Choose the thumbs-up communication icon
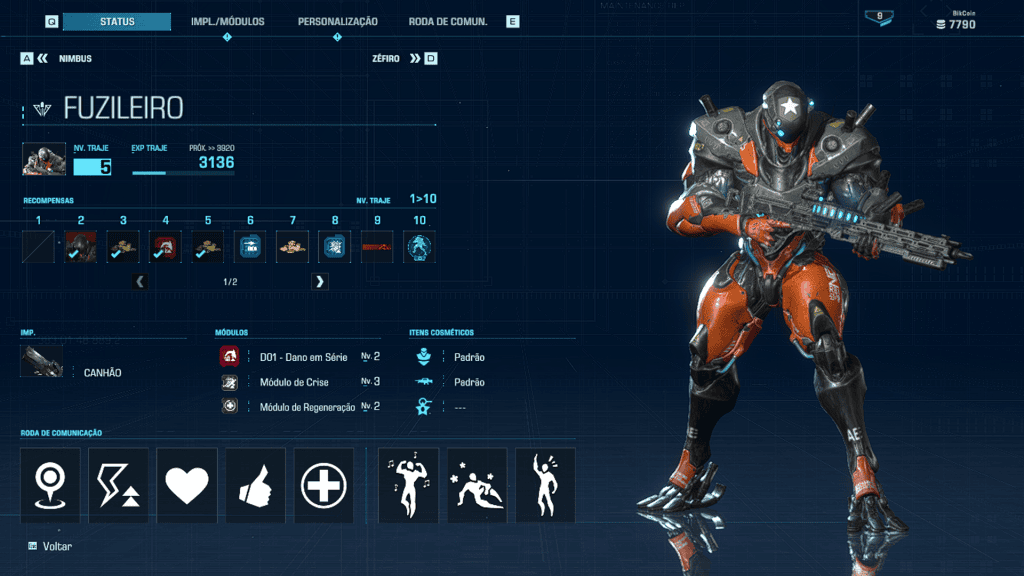This screenshot has width=1024, height=576. 255,485
